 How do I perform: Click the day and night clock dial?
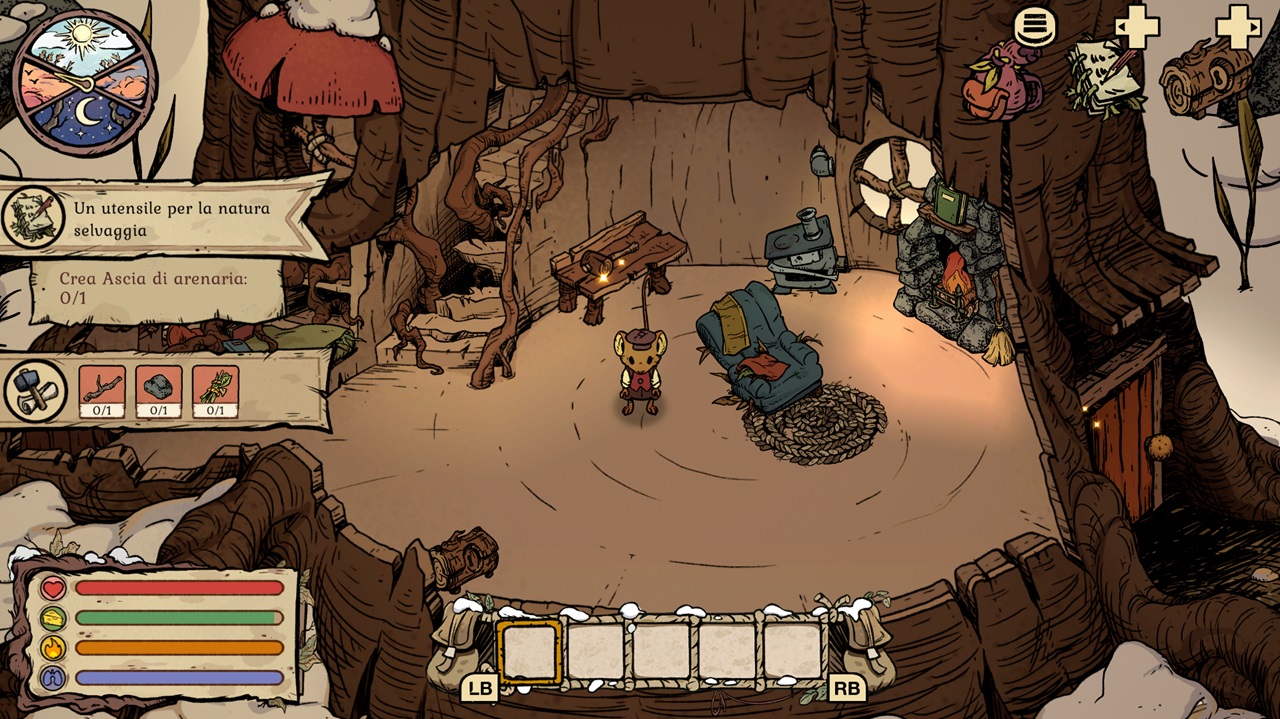click(x=84, y=82)
